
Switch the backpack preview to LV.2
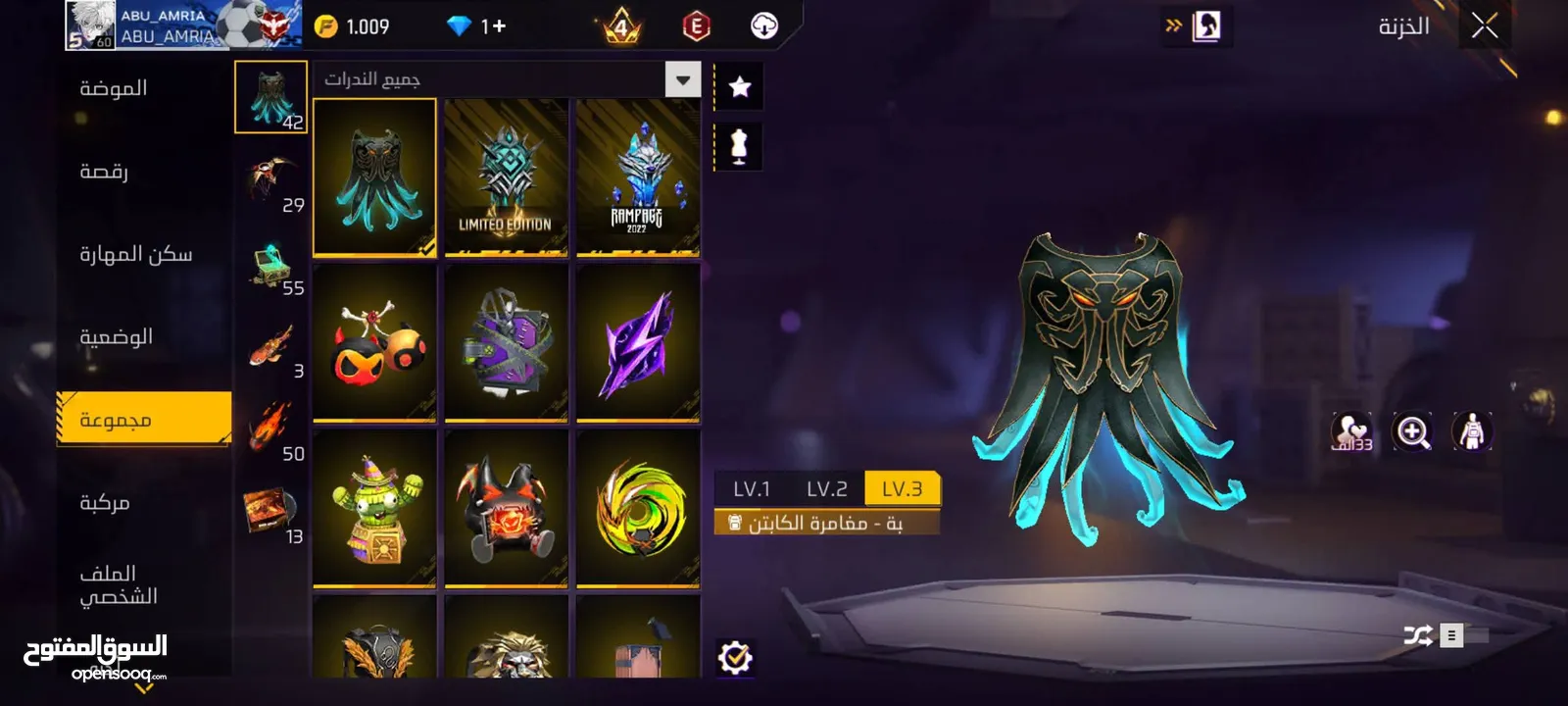[x=826, y=488]
